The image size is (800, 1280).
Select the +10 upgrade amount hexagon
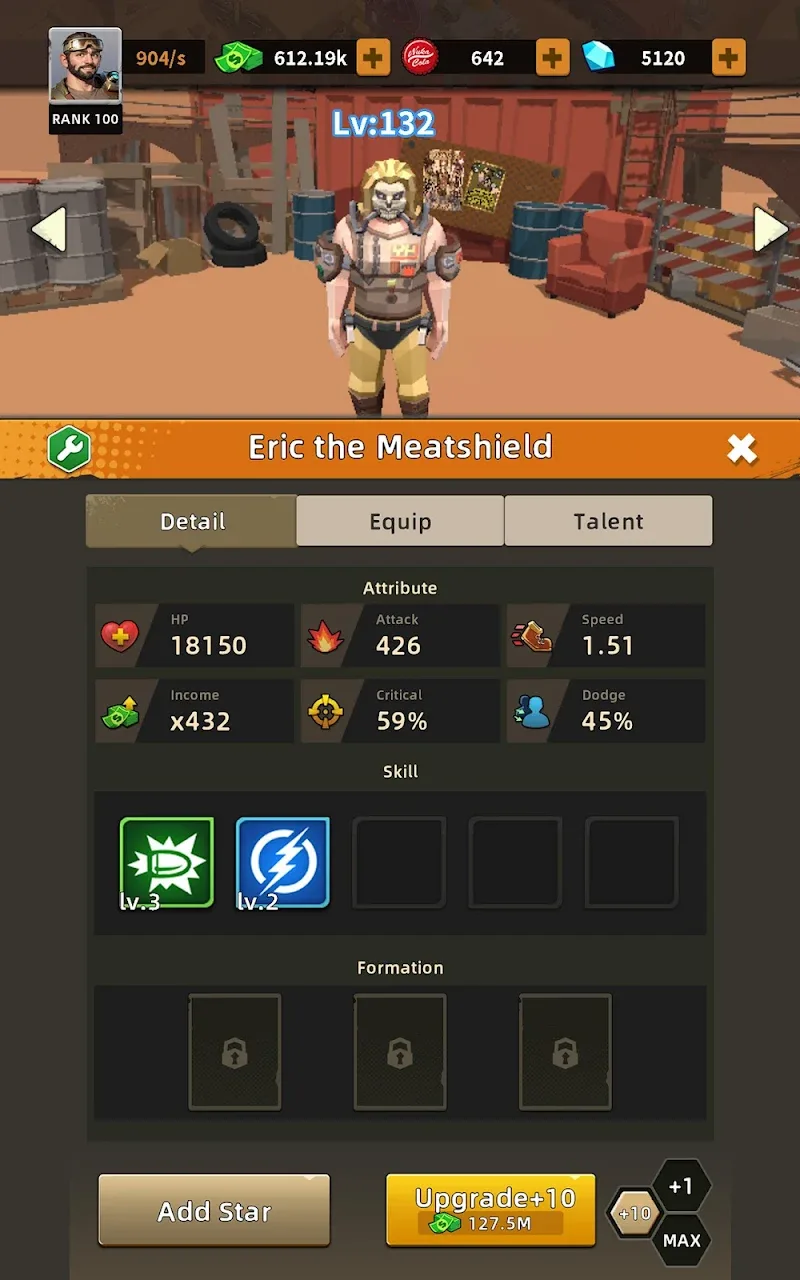[x=634, y=1214]
